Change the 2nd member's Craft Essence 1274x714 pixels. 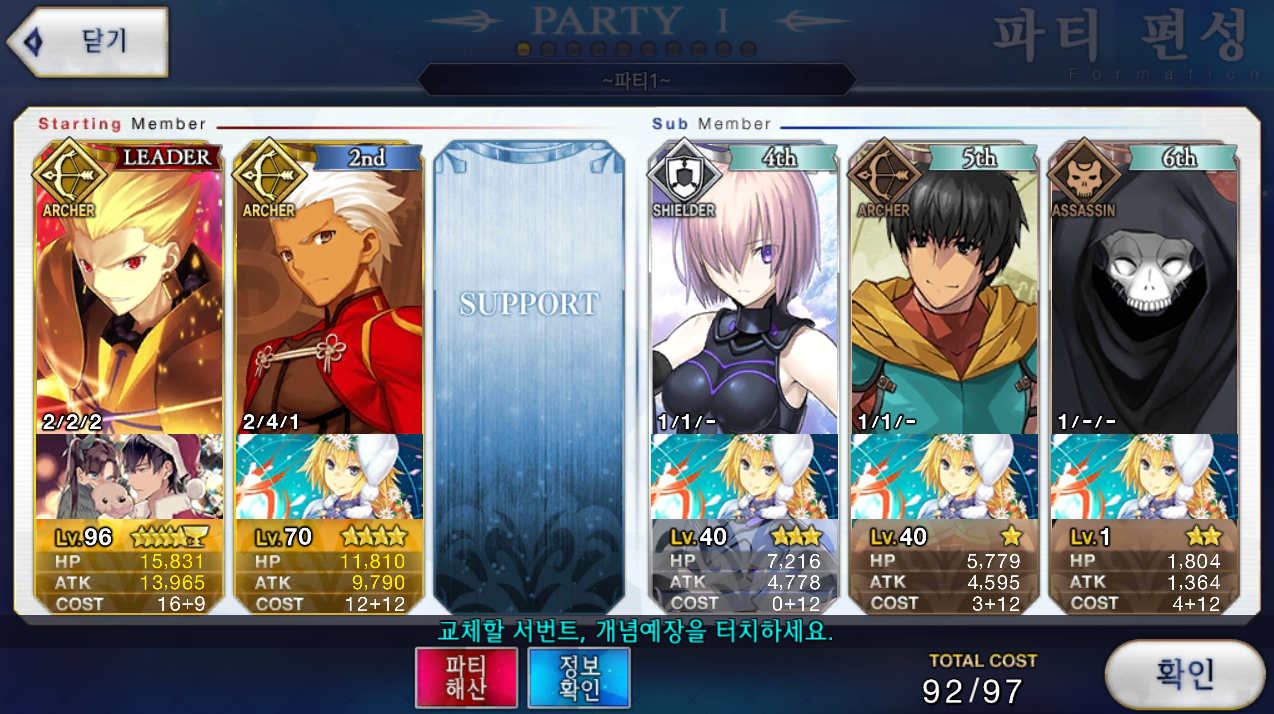(329, 477)
